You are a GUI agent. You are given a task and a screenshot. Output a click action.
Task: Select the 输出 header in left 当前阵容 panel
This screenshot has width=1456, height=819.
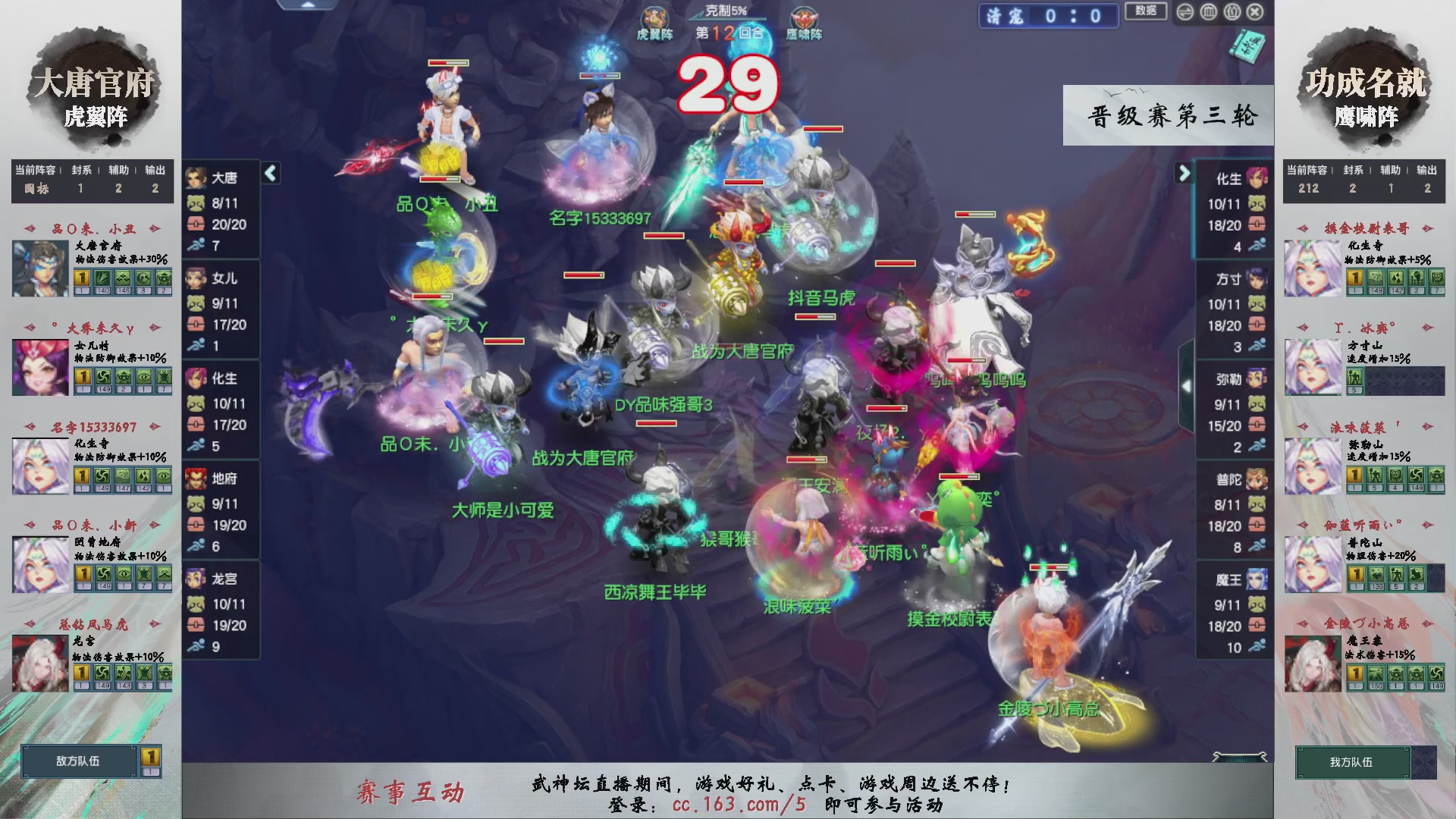click(155, 171)
